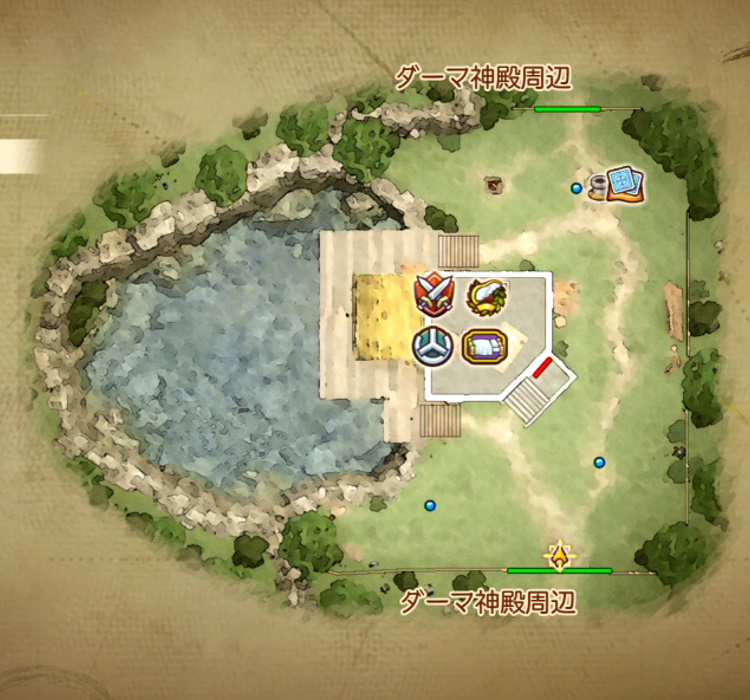Select the winged laurel wreath map icon
The image size is (750, 700).
(x=485, y=295)
